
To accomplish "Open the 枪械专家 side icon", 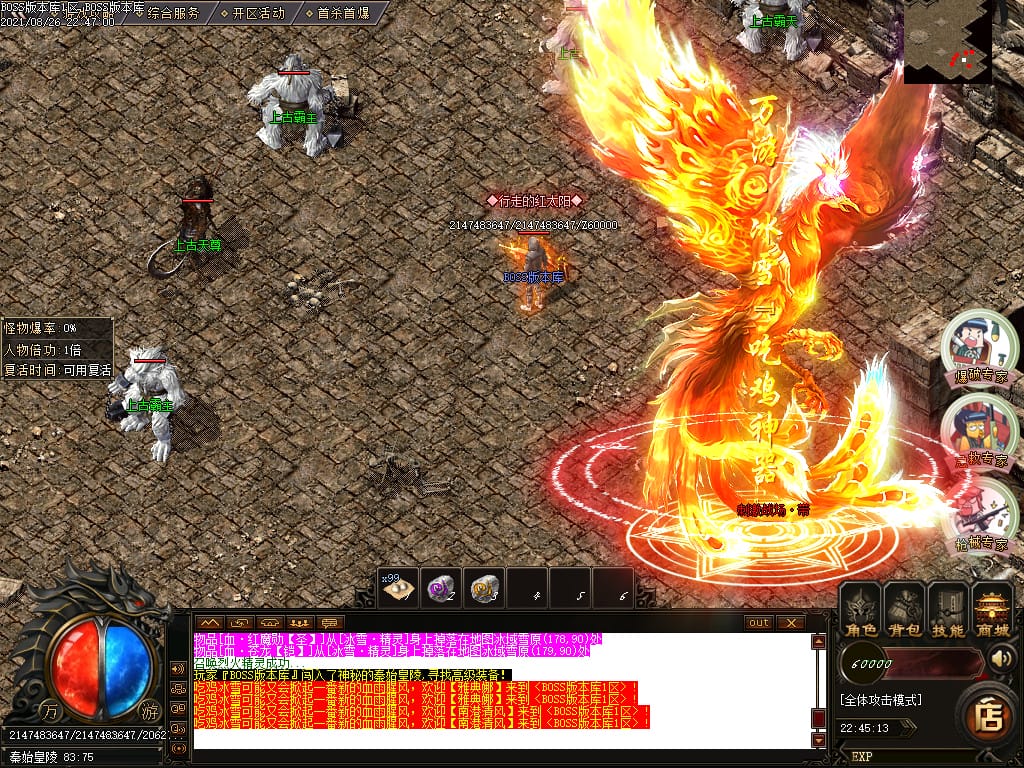I will [x=972, y=514].
